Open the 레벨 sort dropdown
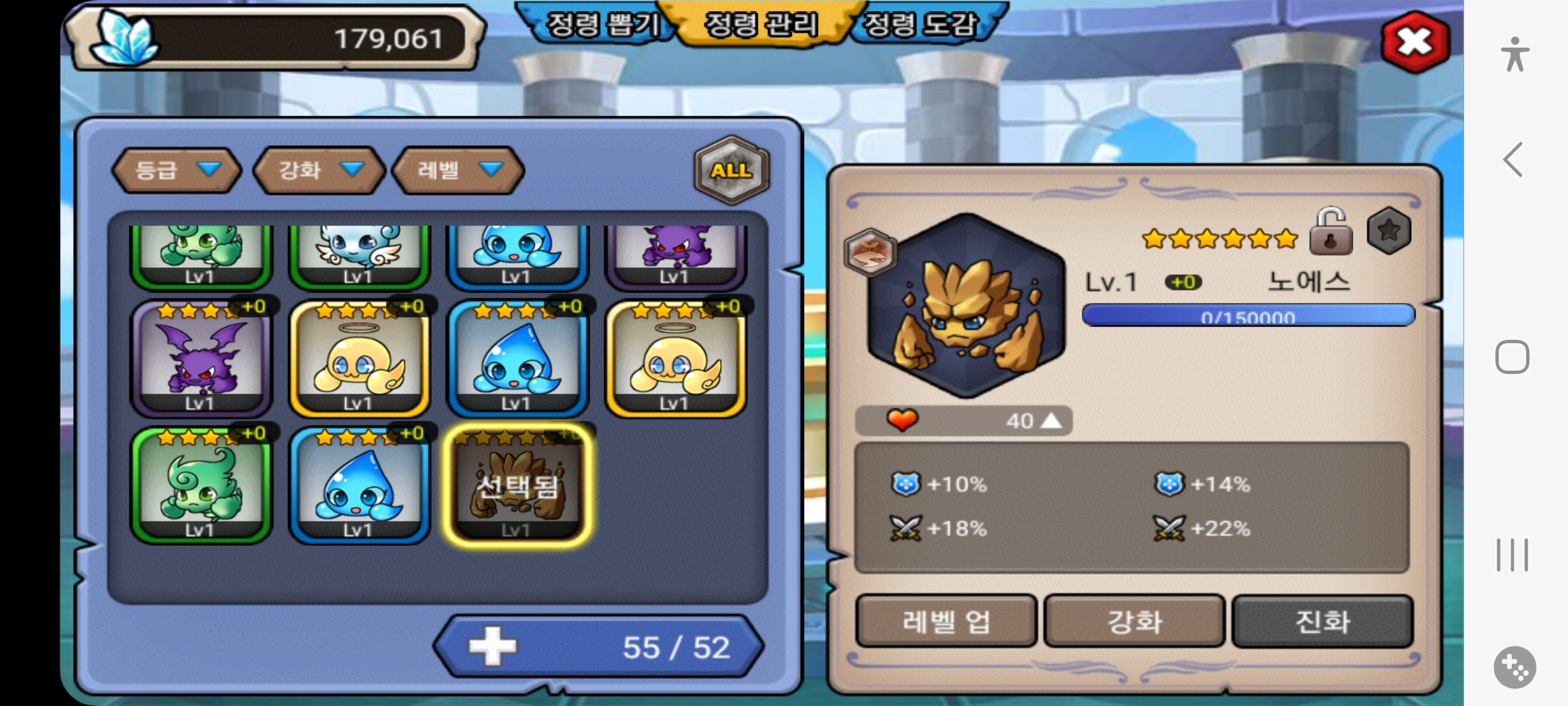Viewport: 1568px width, 706px height. 458,170
